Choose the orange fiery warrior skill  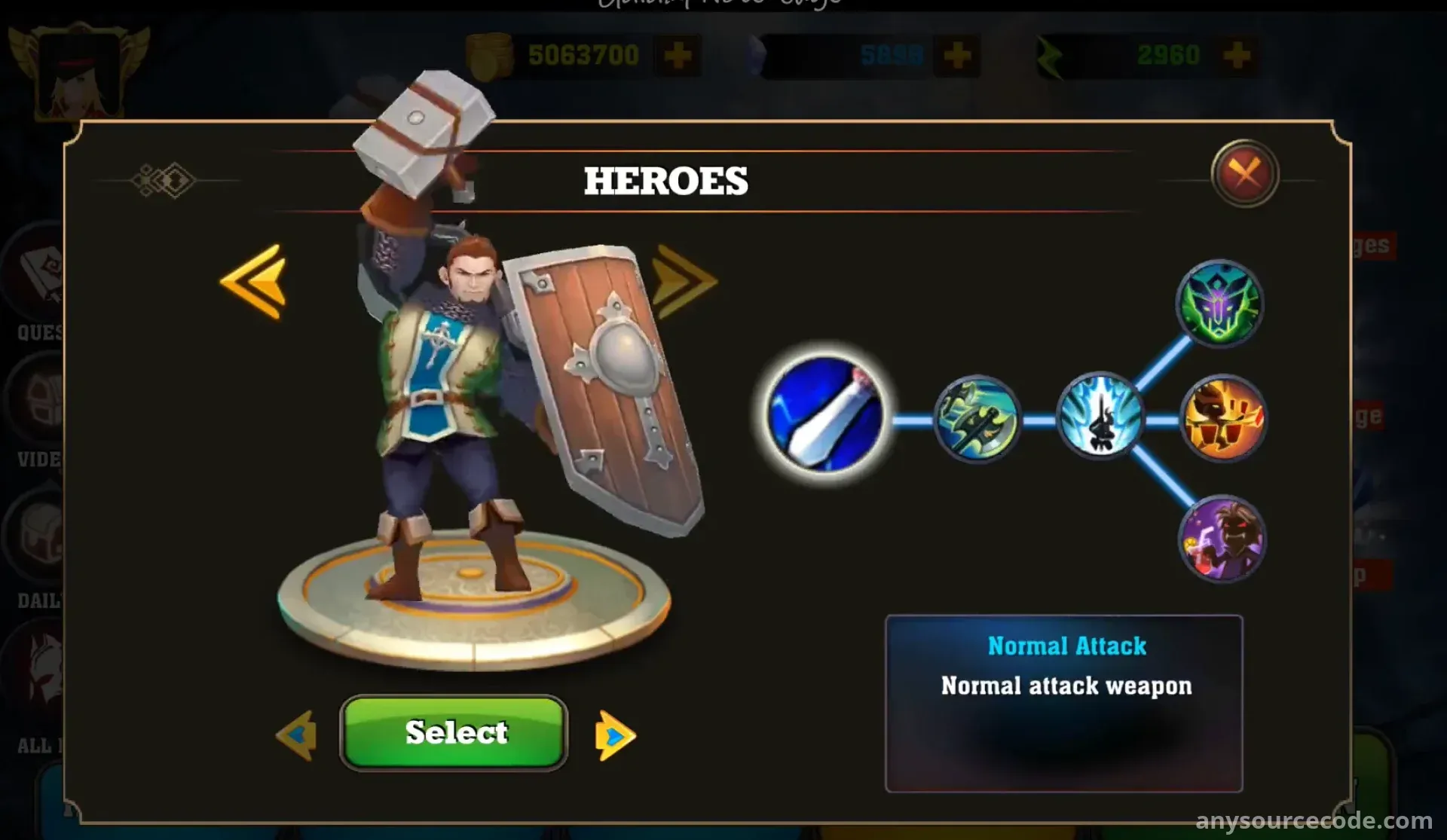[x=1222, y=418]
